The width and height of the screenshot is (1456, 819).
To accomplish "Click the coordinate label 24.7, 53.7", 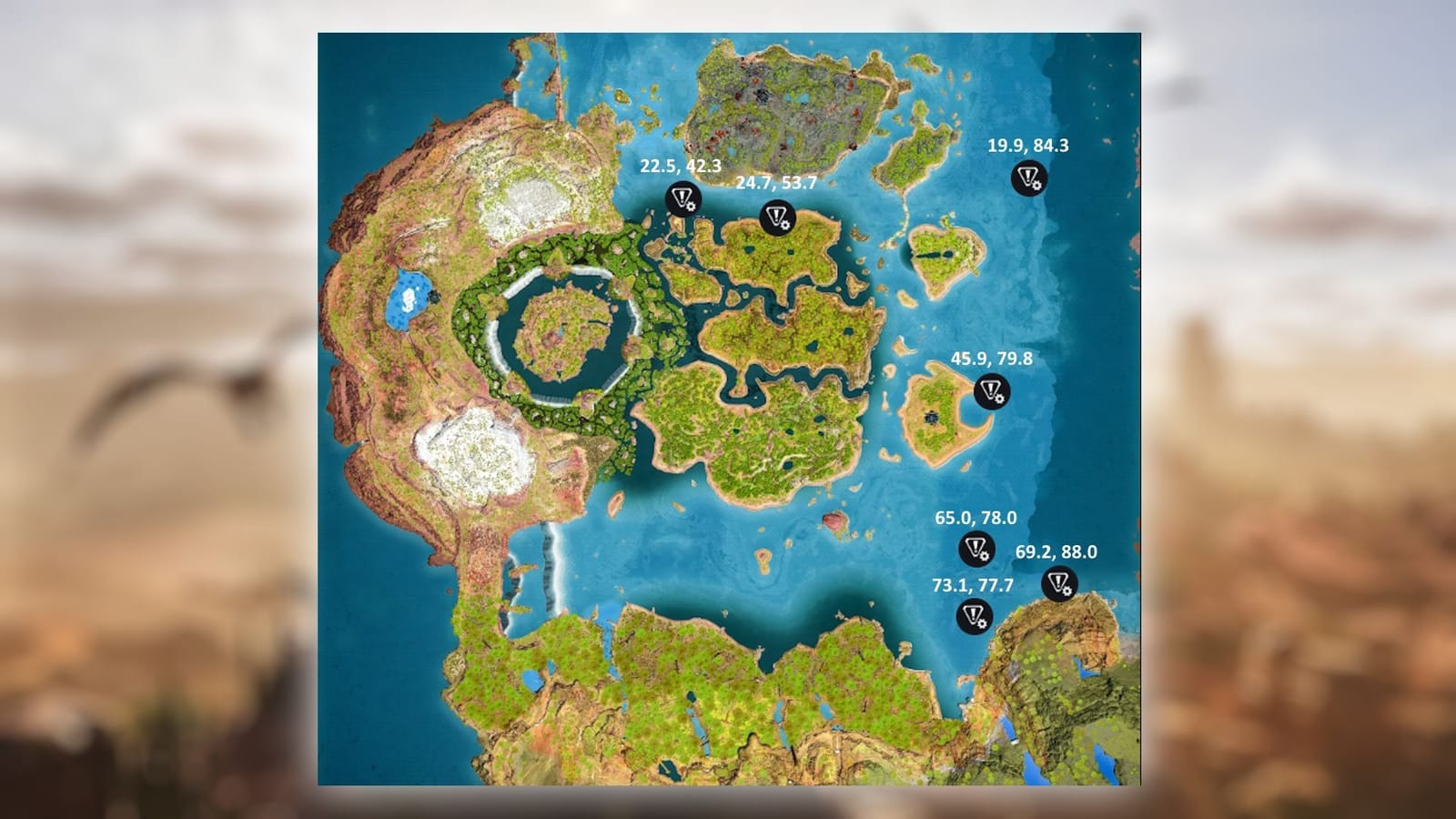I will (x=775, y=186).
